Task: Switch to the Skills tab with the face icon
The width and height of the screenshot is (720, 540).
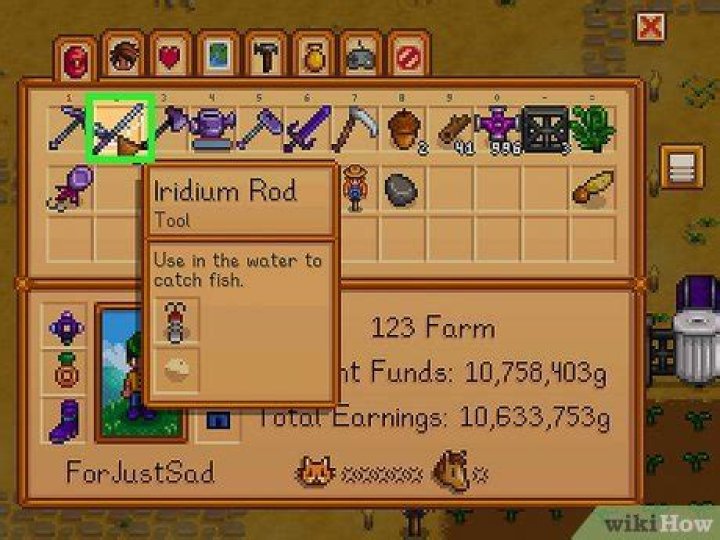Action: click(x=123, y=57)
